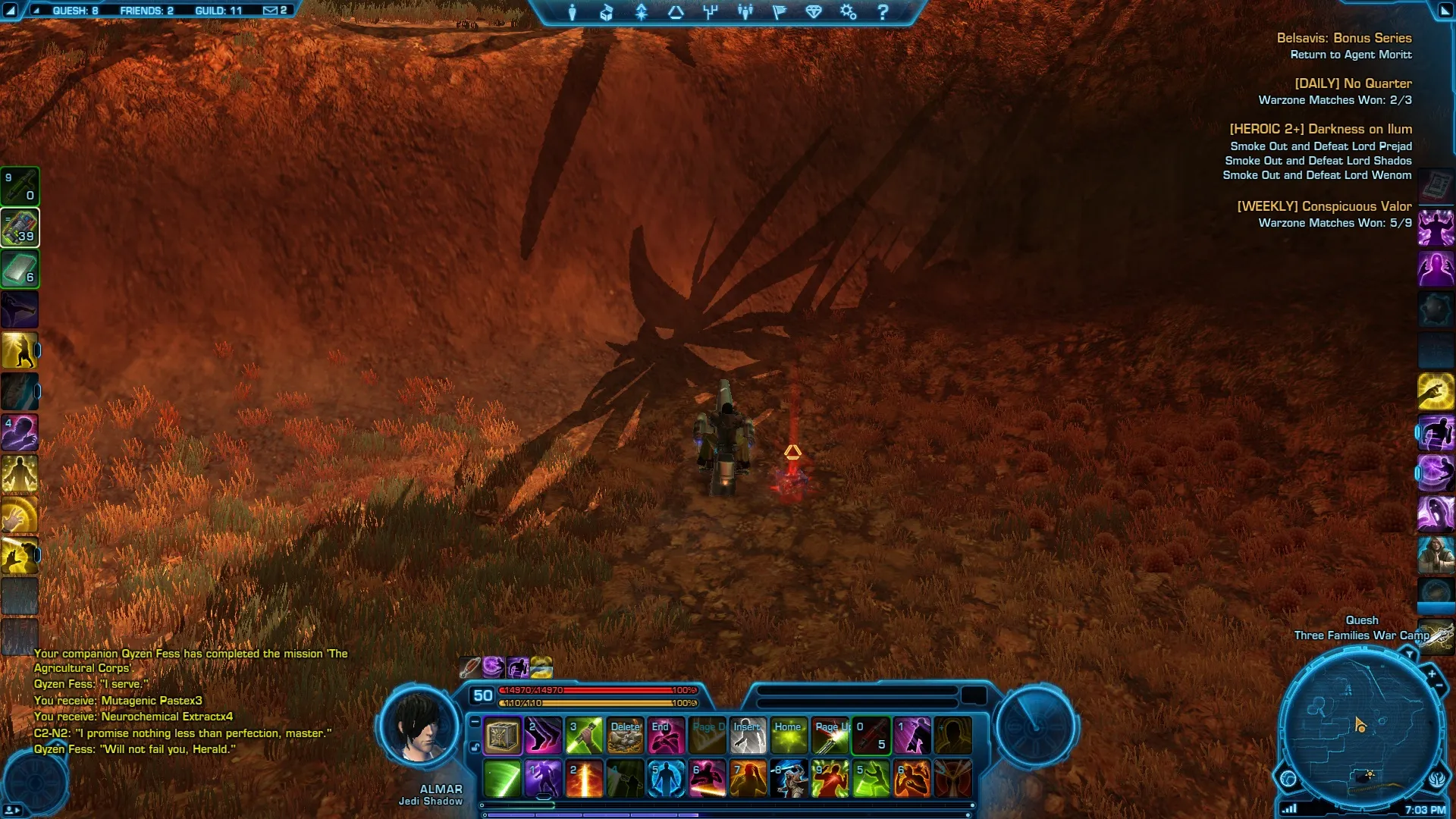Open the minimap filter funnel button

(1409, 653)
